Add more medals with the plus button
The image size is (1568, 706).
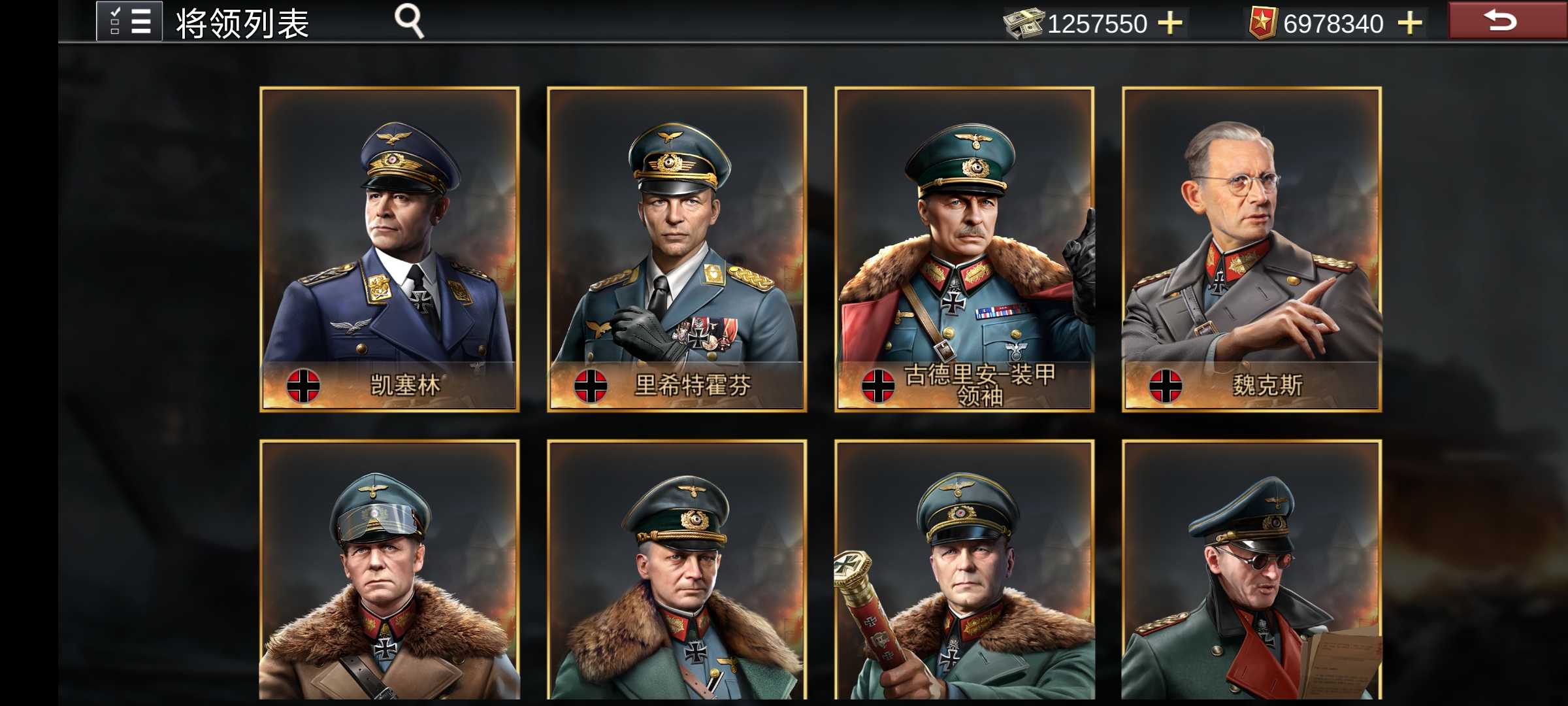(1410, 23)
